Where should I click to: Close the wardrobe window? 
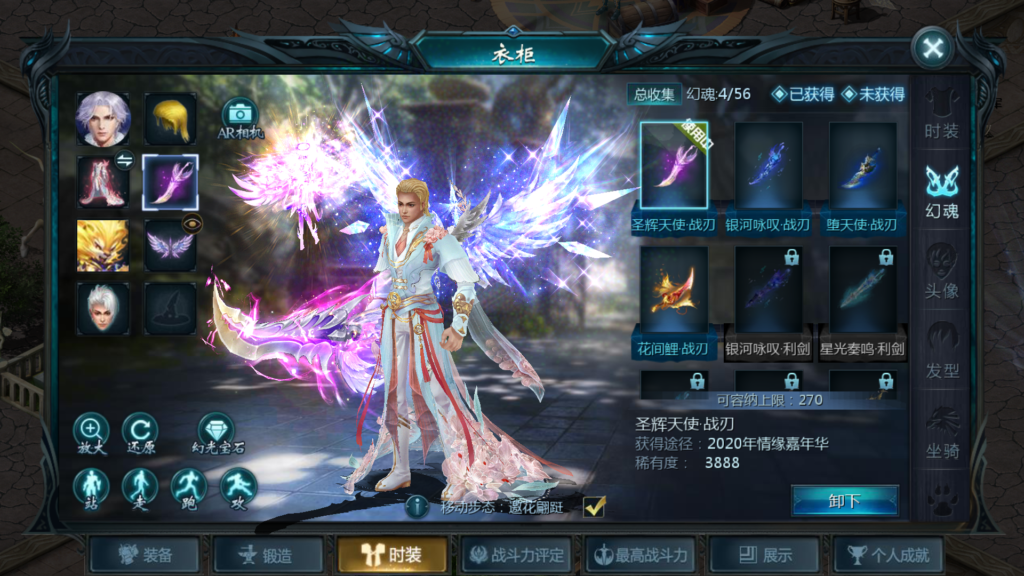point(932,49)
